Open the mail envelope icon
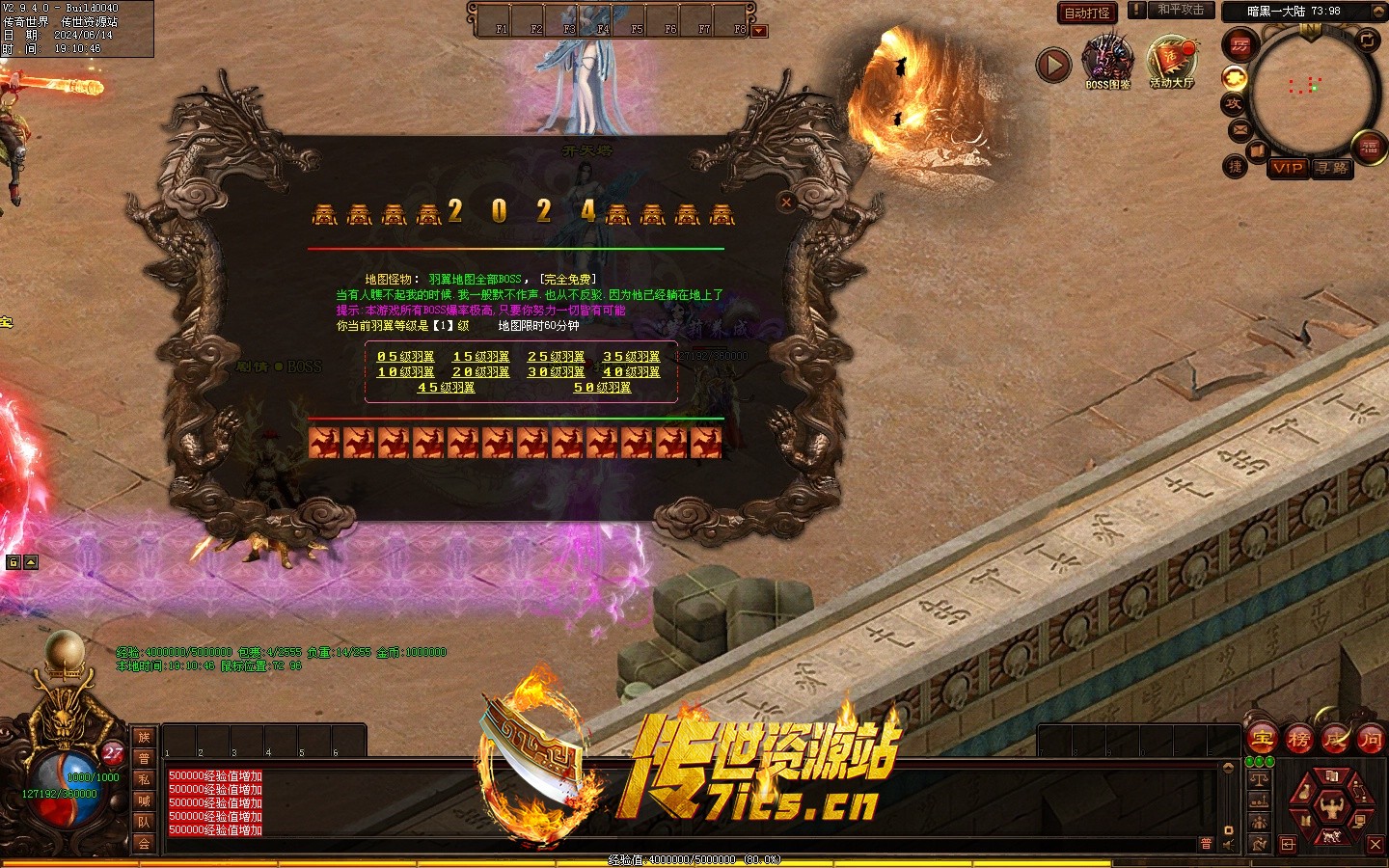The image size is (1389, 868). 1240,129
